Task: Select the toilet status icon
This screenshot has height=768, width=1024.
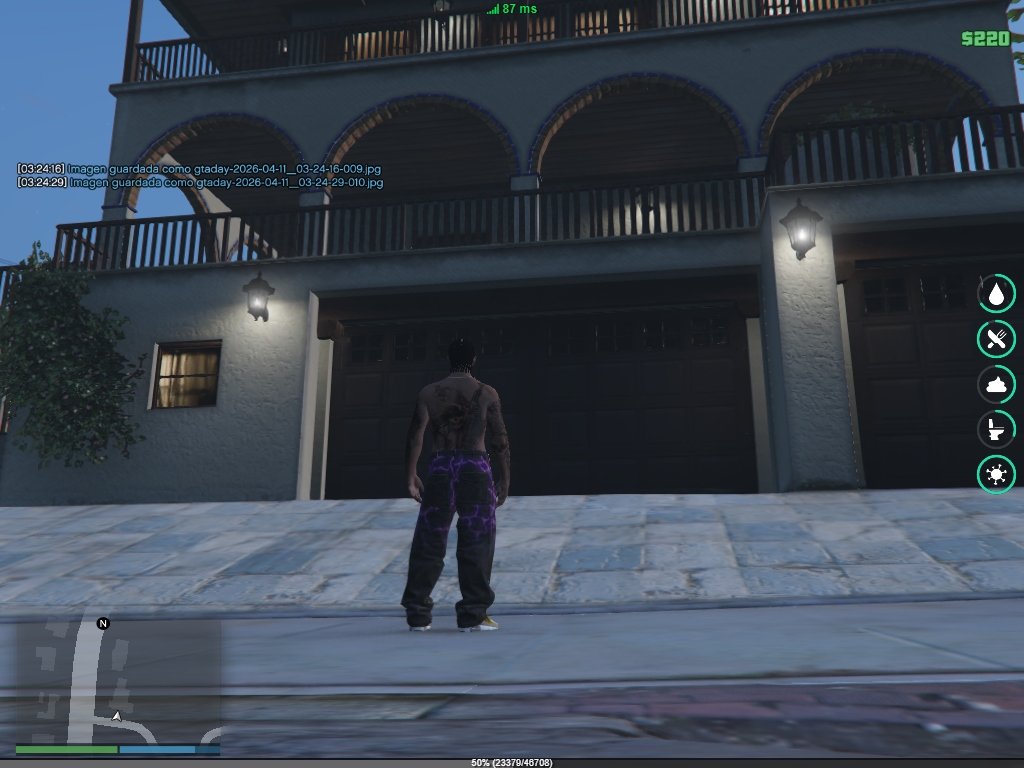Action: tap(996, 428)
